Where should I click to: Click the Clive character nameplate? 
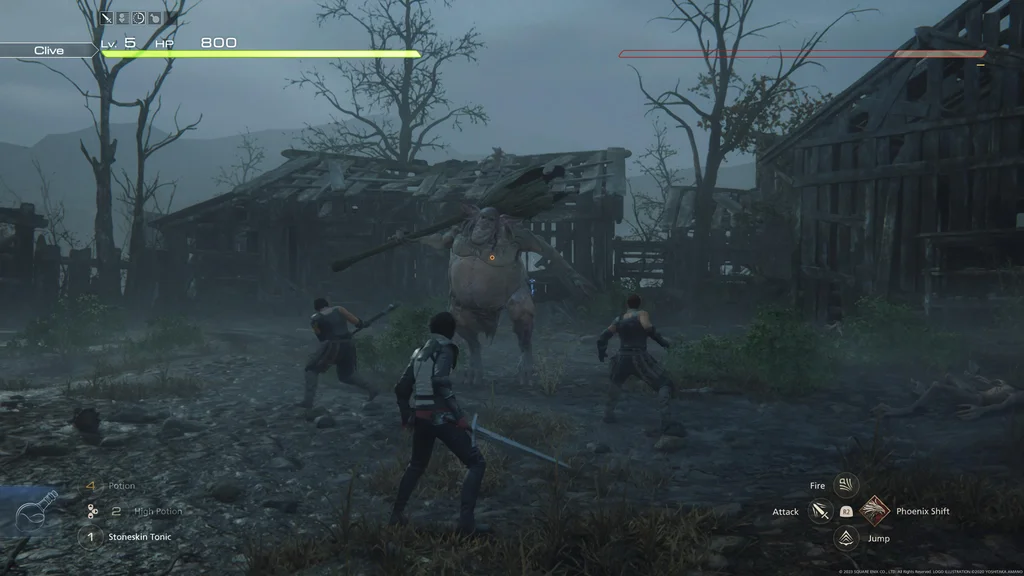[x=48, y=50]
